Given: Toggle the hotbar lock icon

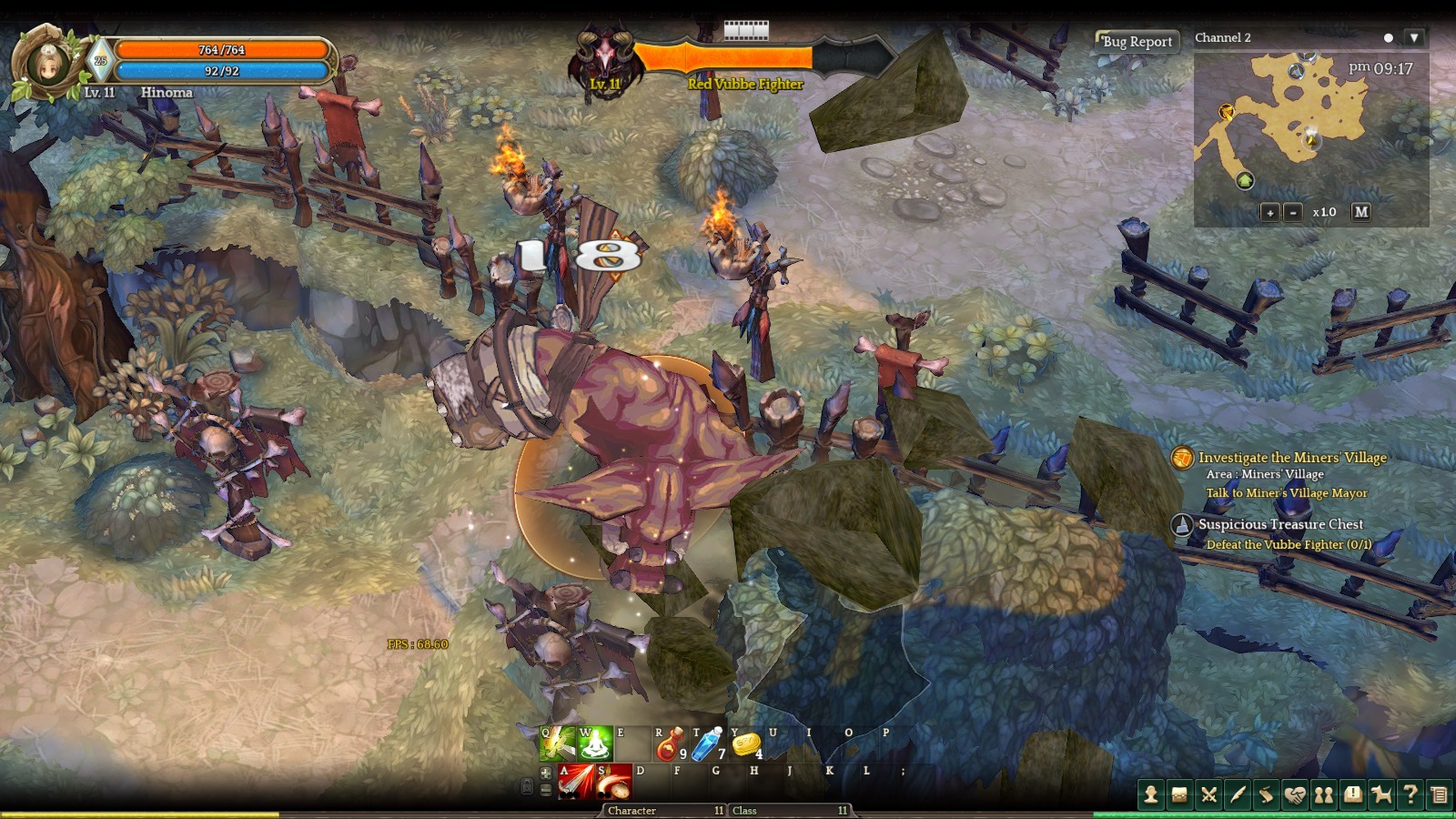Looking at the screenshot, I should [x=528, y=787].
